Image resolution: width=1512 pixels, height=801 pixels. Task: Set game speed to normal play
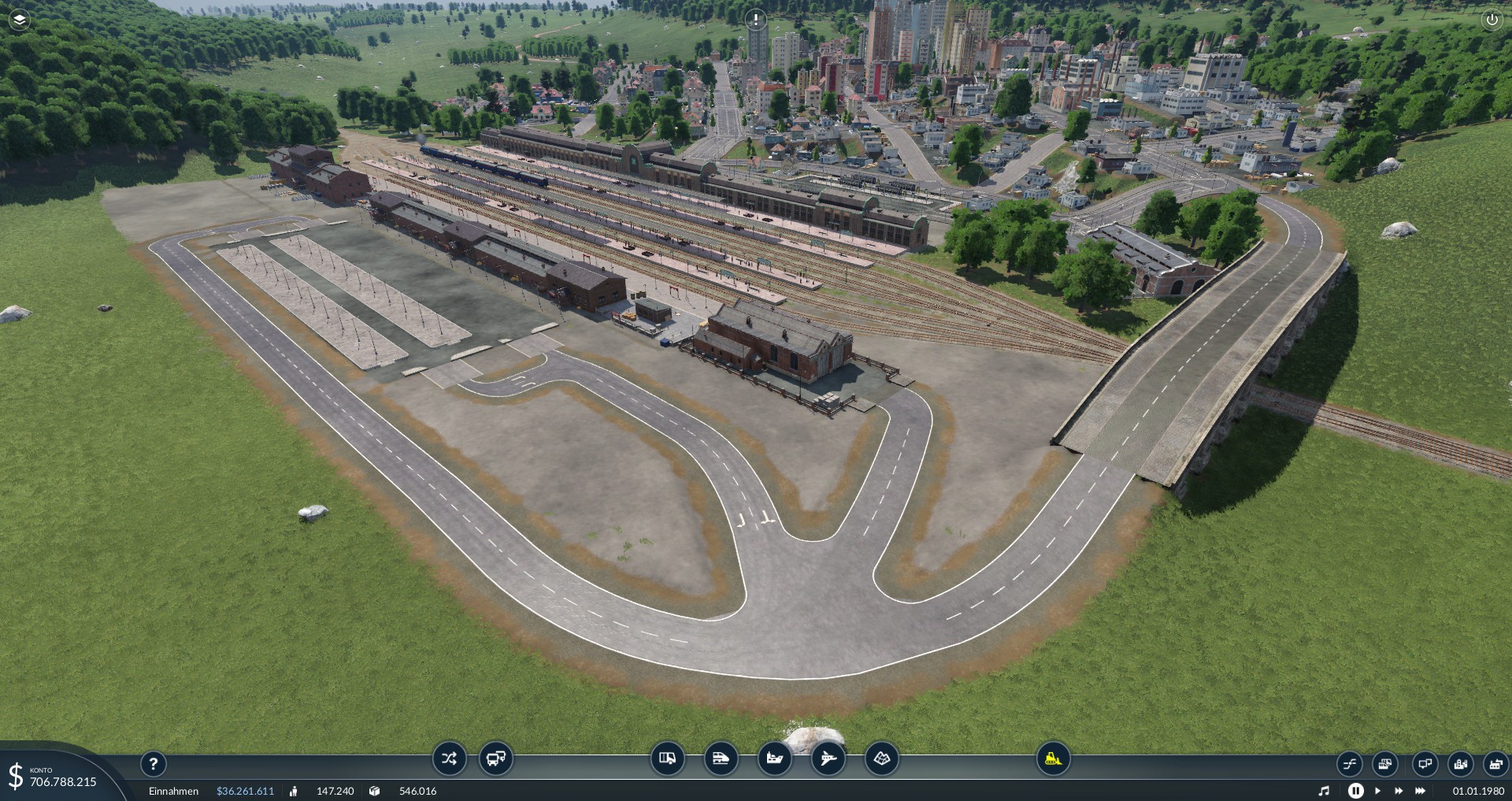(1377, 791)
